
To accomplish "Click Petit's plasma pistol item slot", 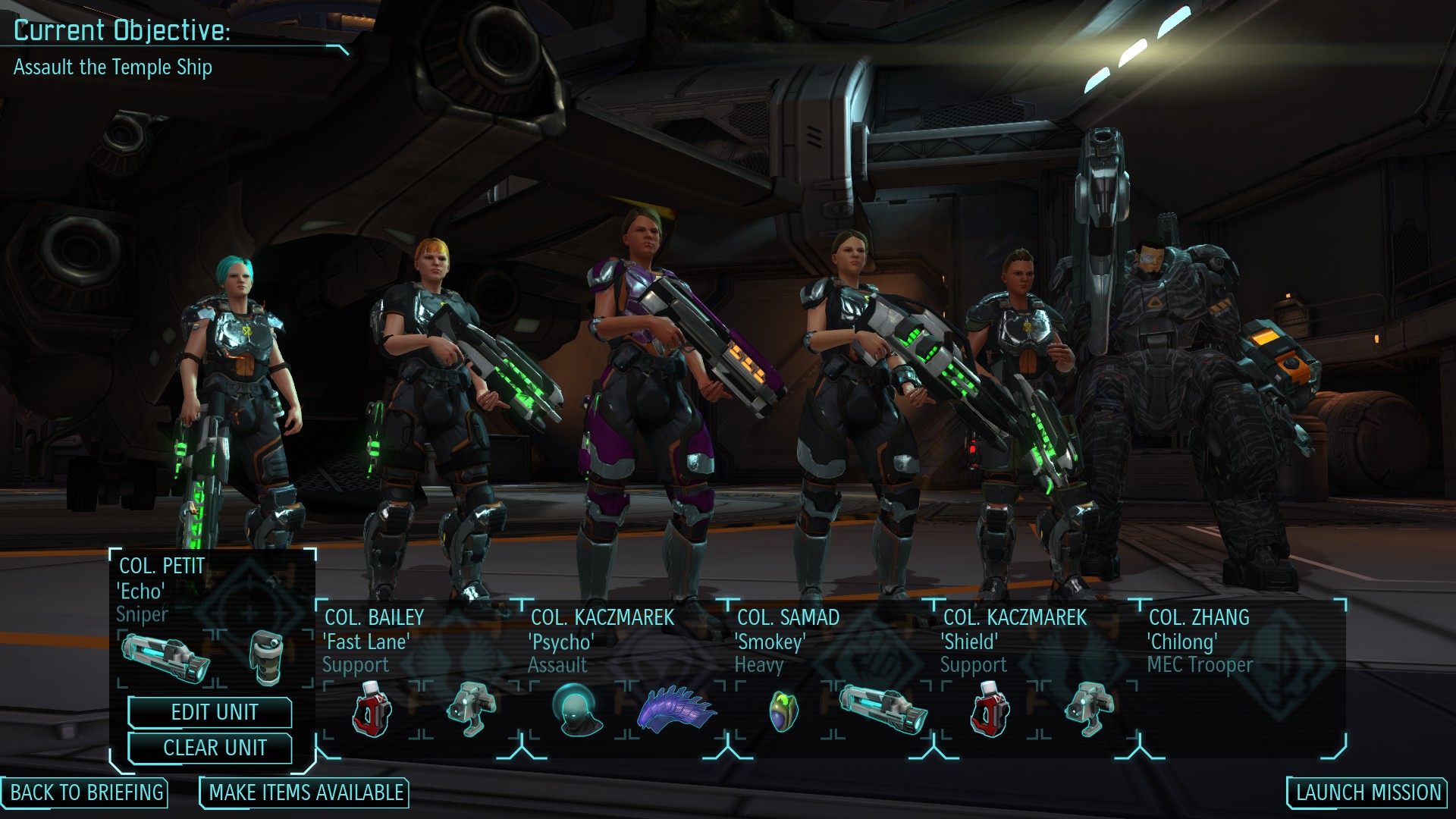I will 165,658.
